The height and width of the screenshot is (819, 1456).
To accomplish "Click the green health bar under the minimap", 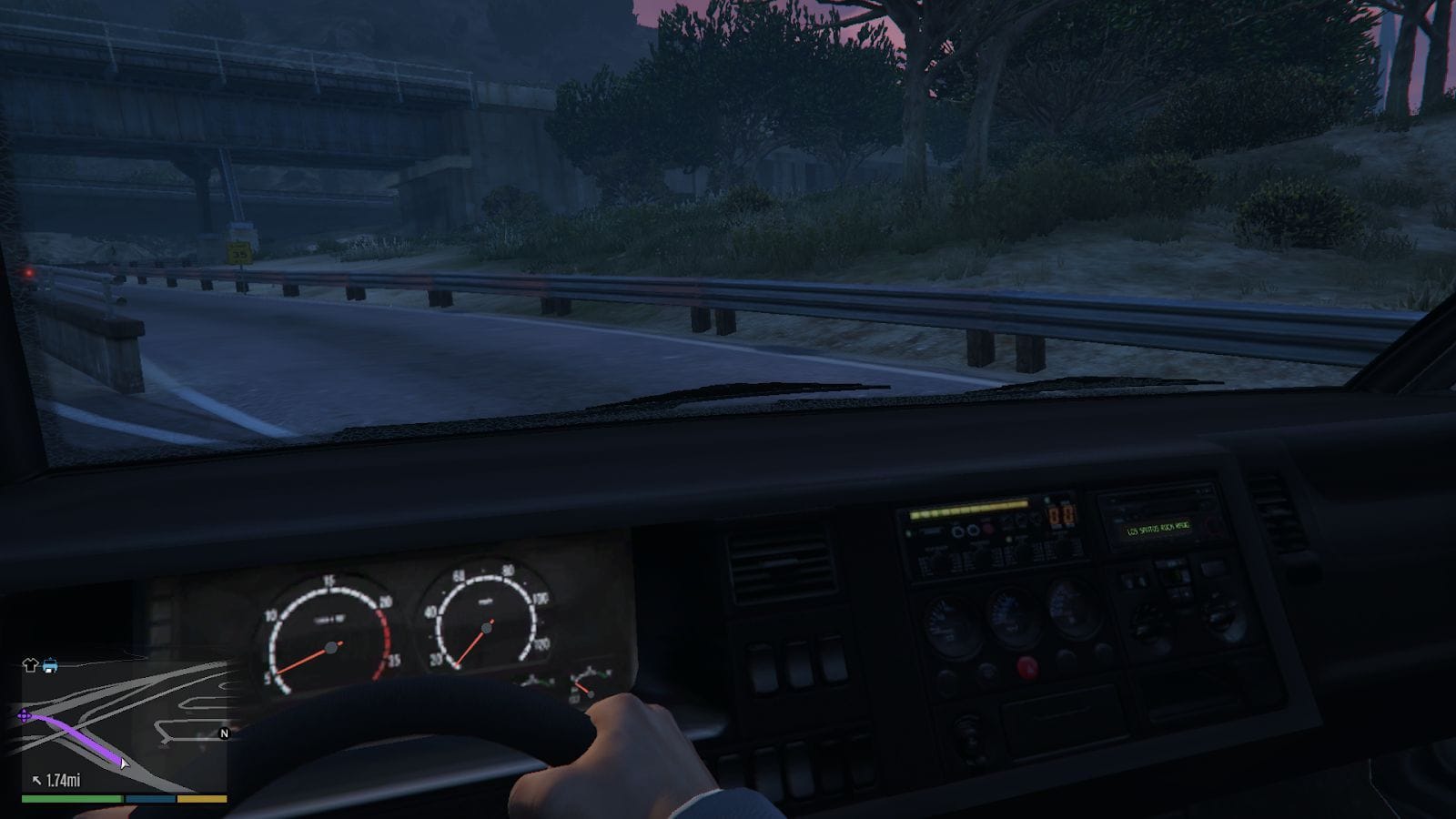I will (71, 798).
